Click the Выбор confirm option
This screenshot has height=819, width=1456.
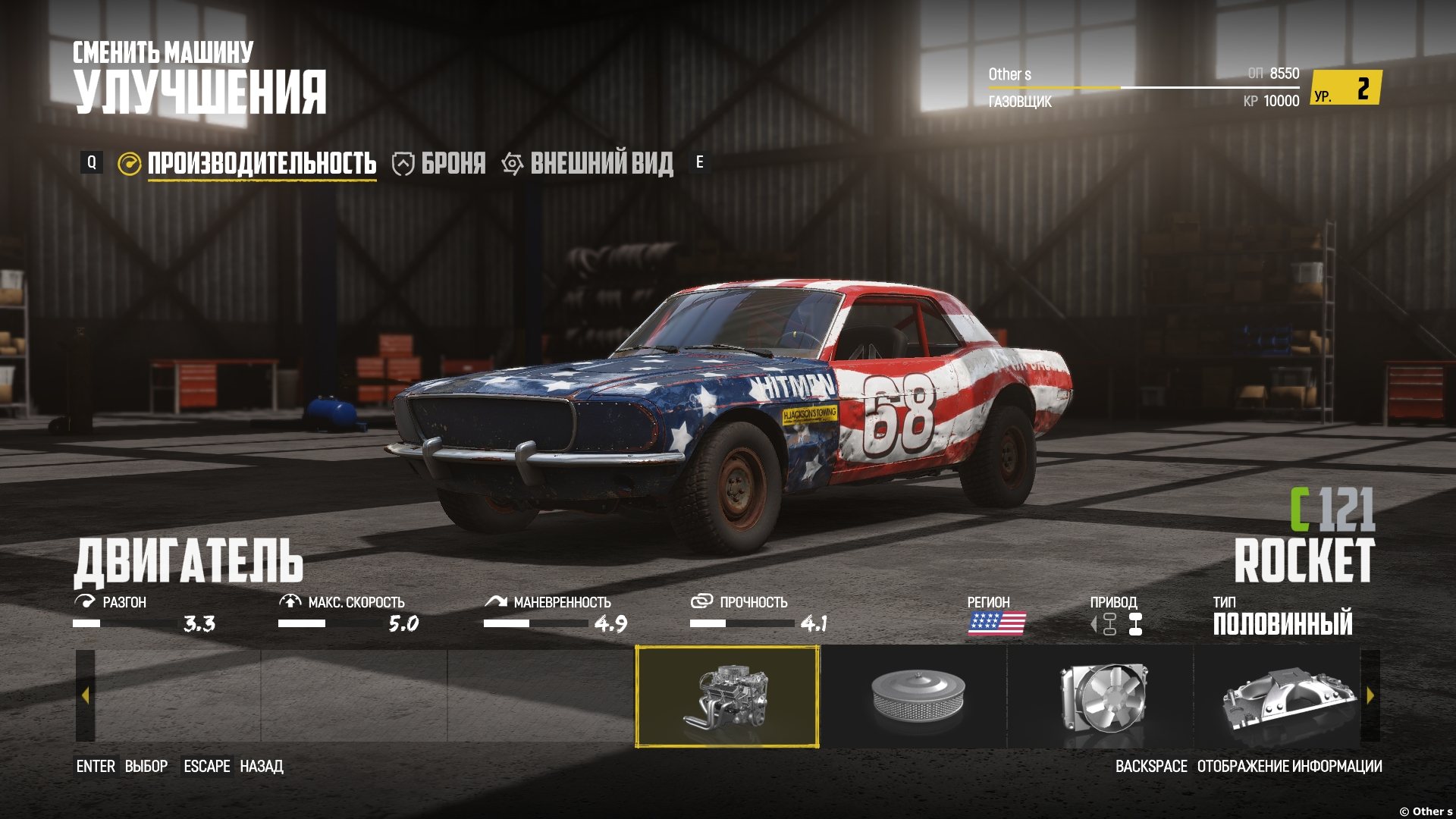point(146,767)
